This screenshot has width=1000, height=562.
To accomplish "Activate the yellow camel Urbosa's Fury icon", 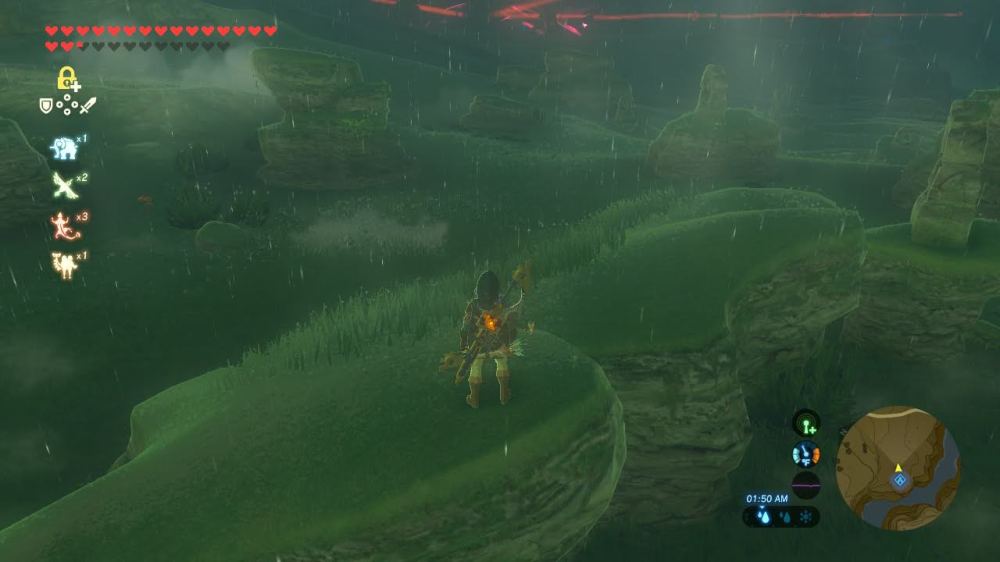I will pos(64,264).
